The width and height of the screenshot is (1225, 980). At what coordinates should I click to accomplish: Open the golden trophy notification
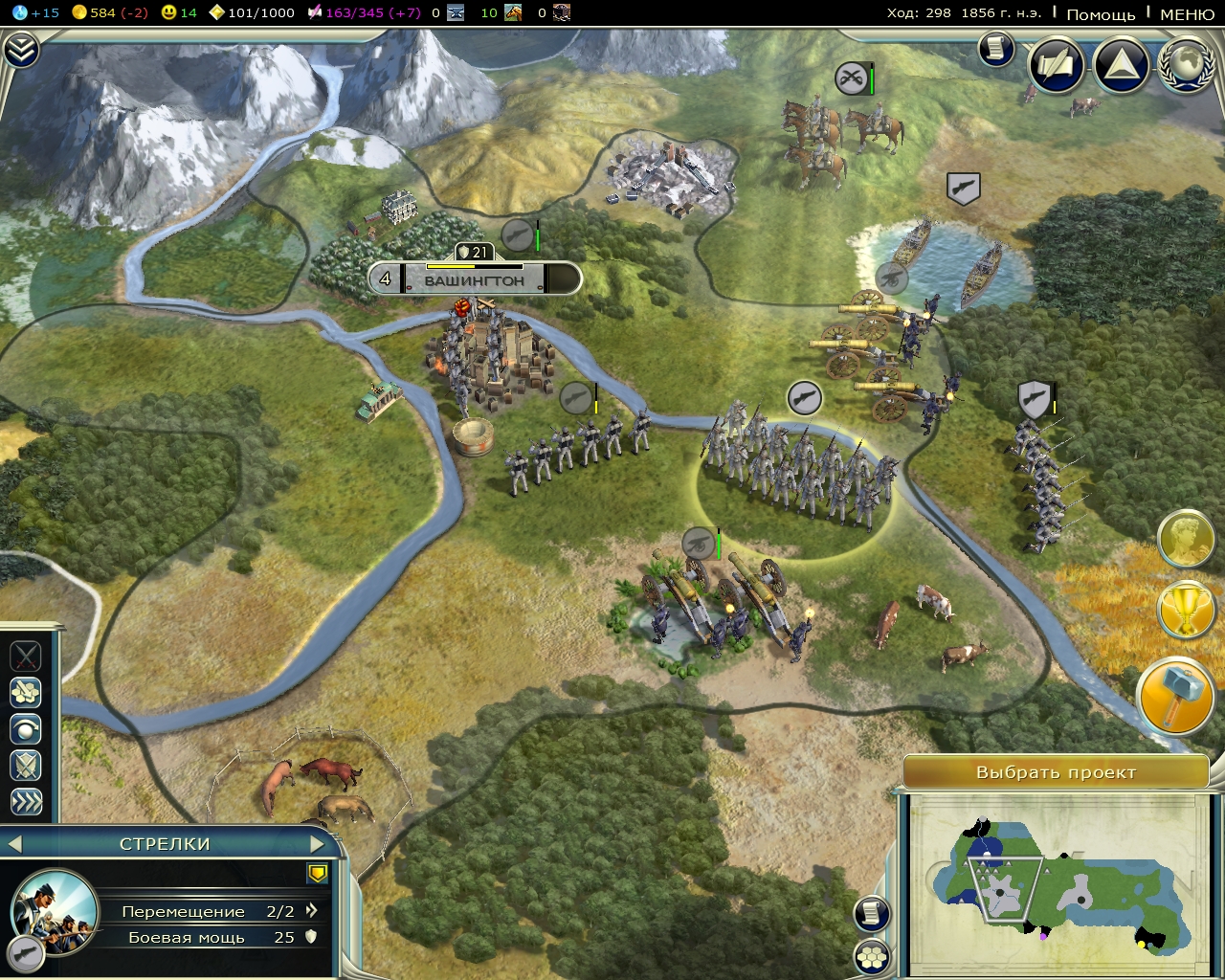(x=1185, y=611)
